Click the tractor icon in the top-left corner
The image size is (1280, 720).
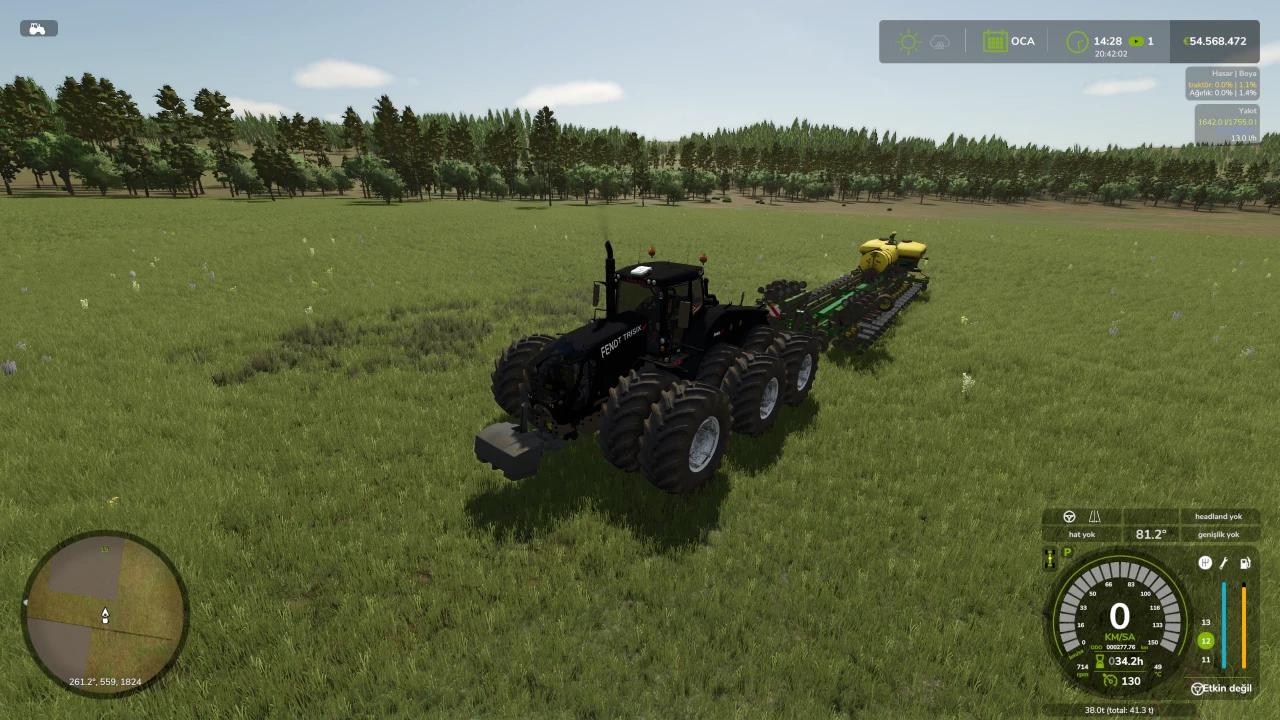[37, 28]
